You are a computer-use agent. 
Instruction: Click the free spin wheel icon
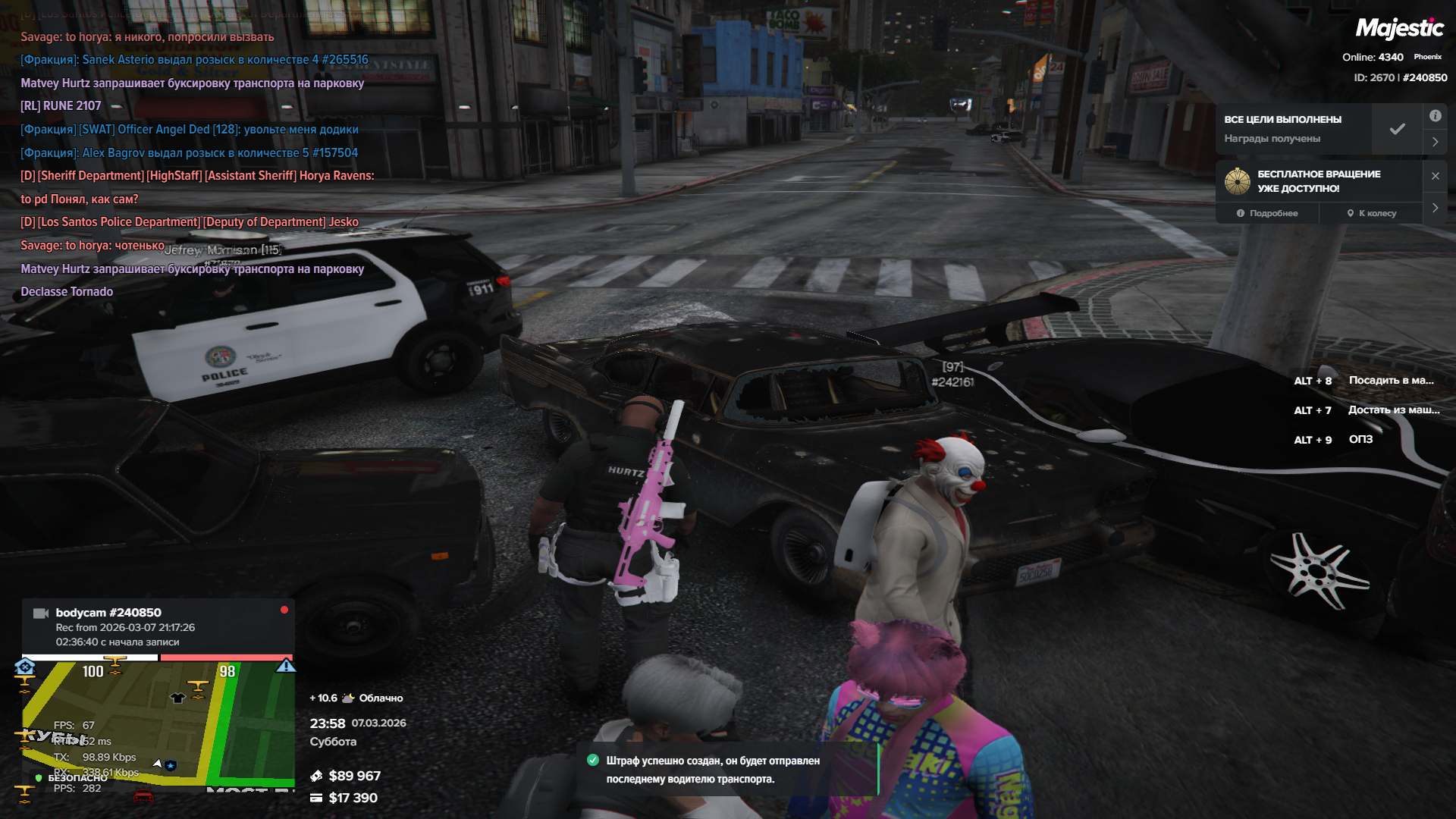(x=1238, y=181)
